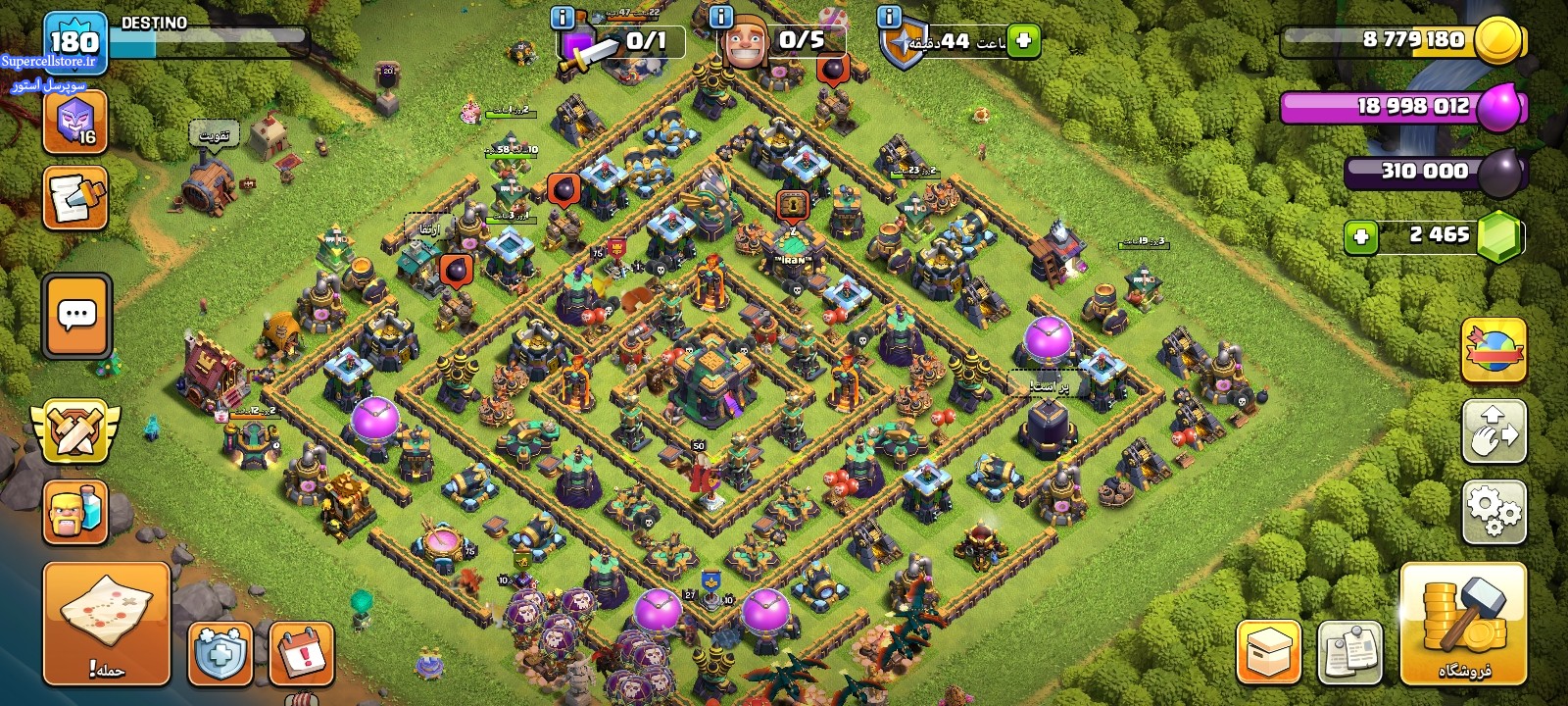This screenshot has width=1568, height=706.
Task: Show shield info above the shield icon
Action: point(889,18)
